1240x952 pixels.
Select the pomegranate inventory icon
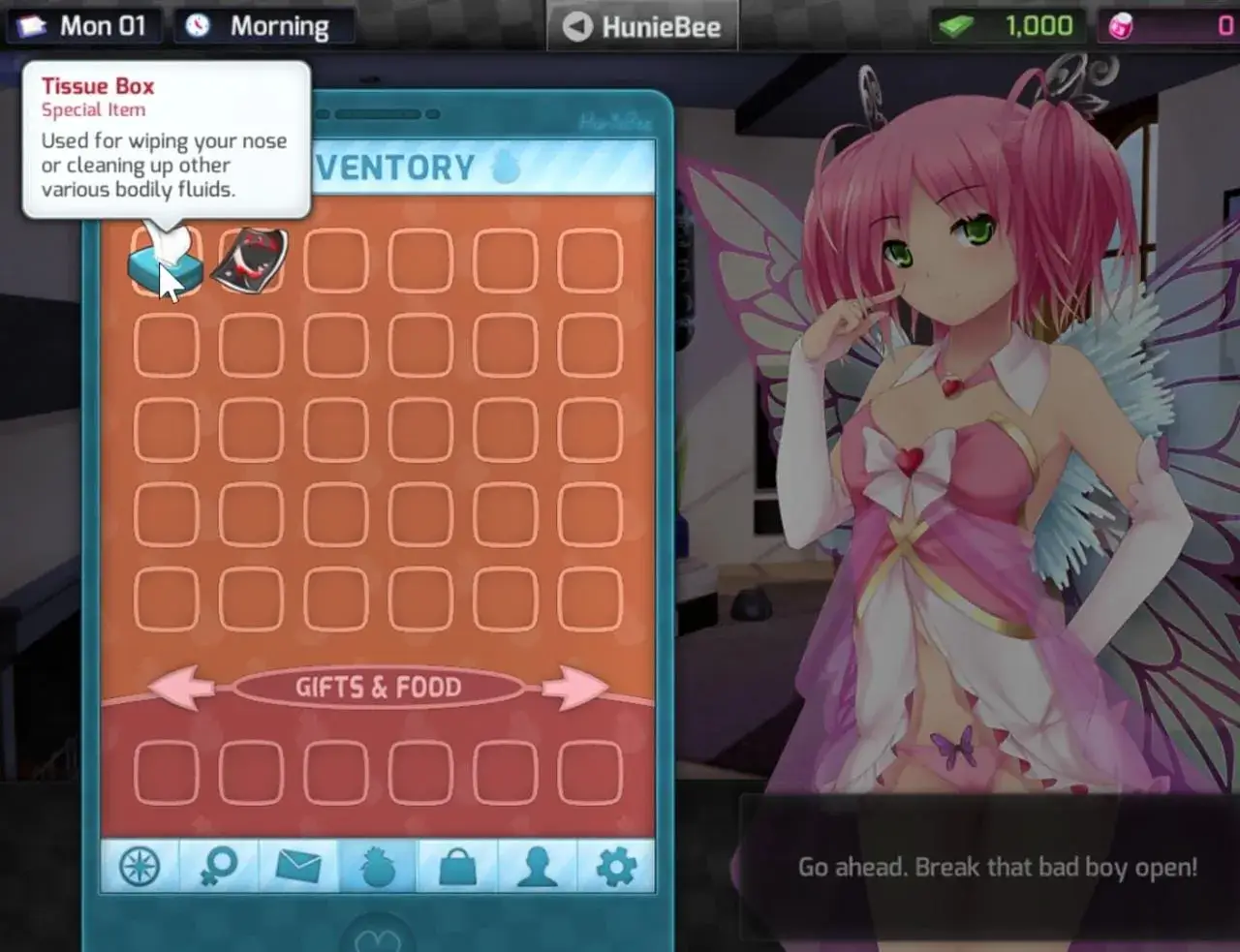(379, 866)
